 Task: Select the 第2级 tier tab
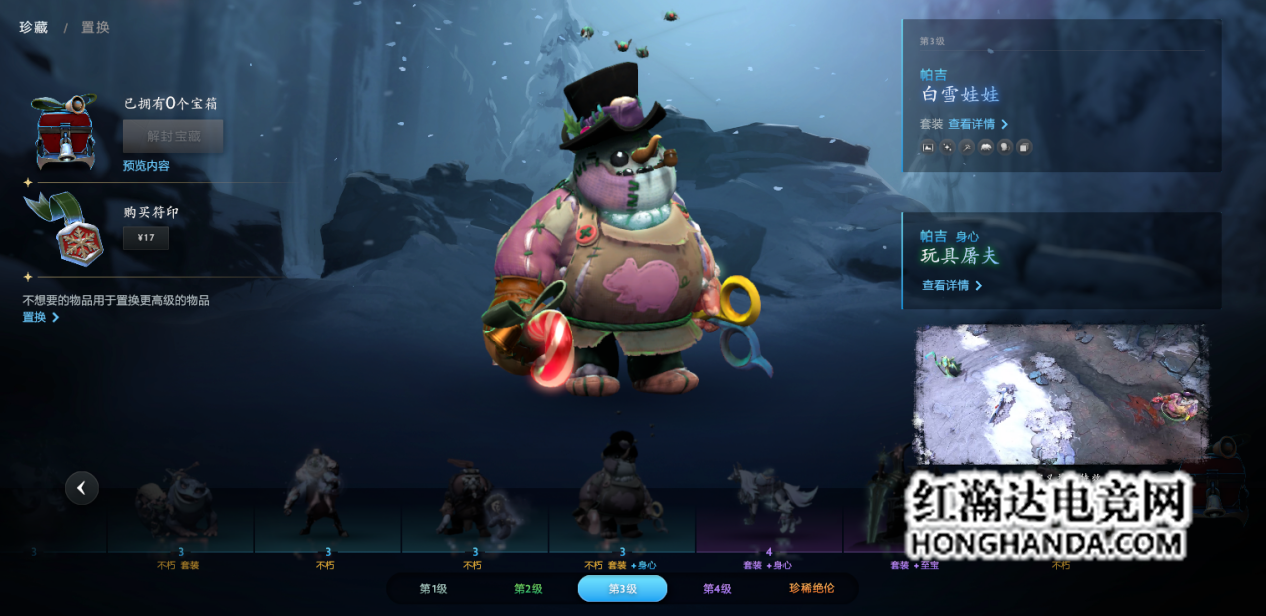[528, 589]
